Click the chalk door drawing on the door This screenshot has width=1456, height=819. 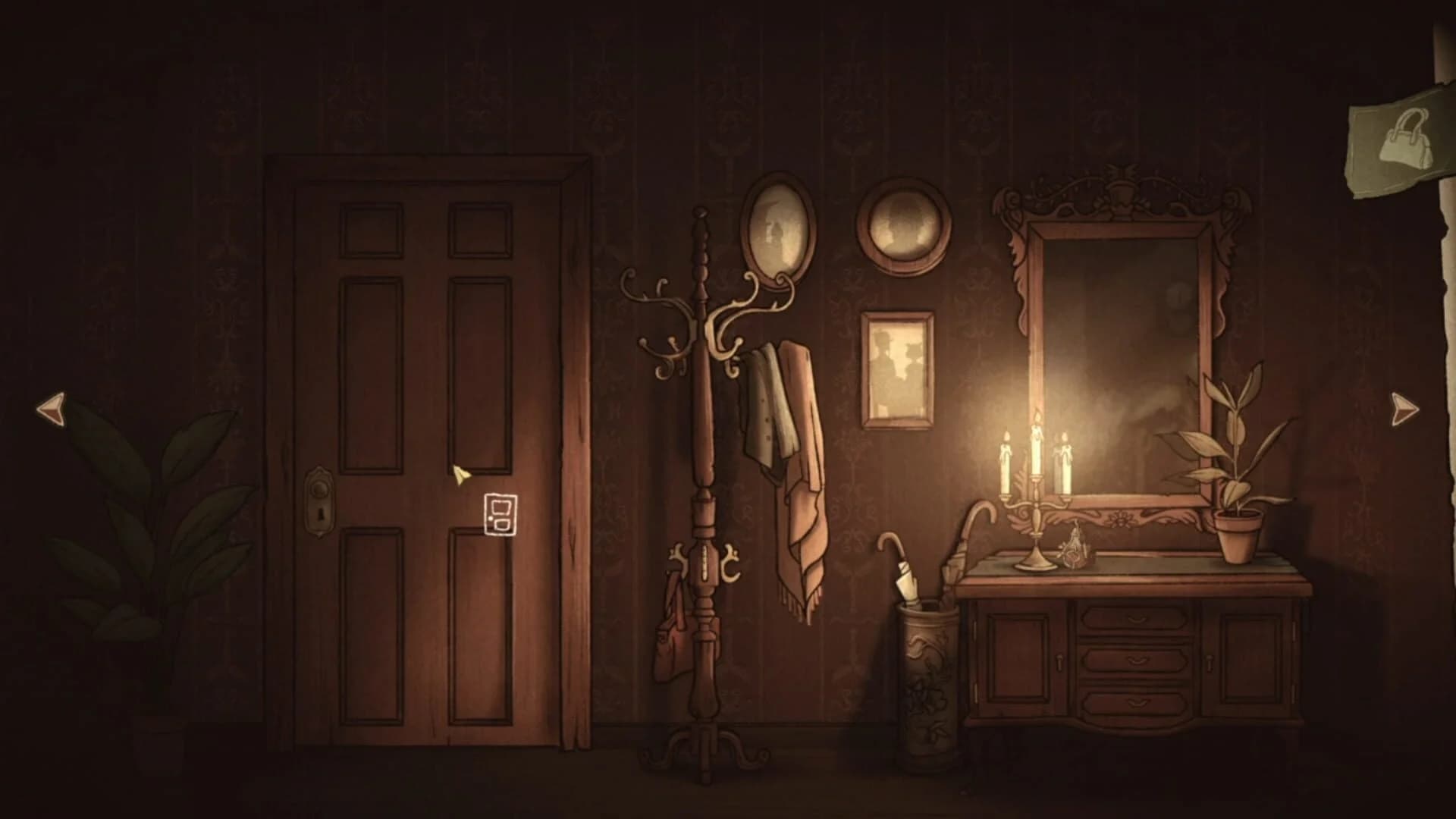pos(501,516)
